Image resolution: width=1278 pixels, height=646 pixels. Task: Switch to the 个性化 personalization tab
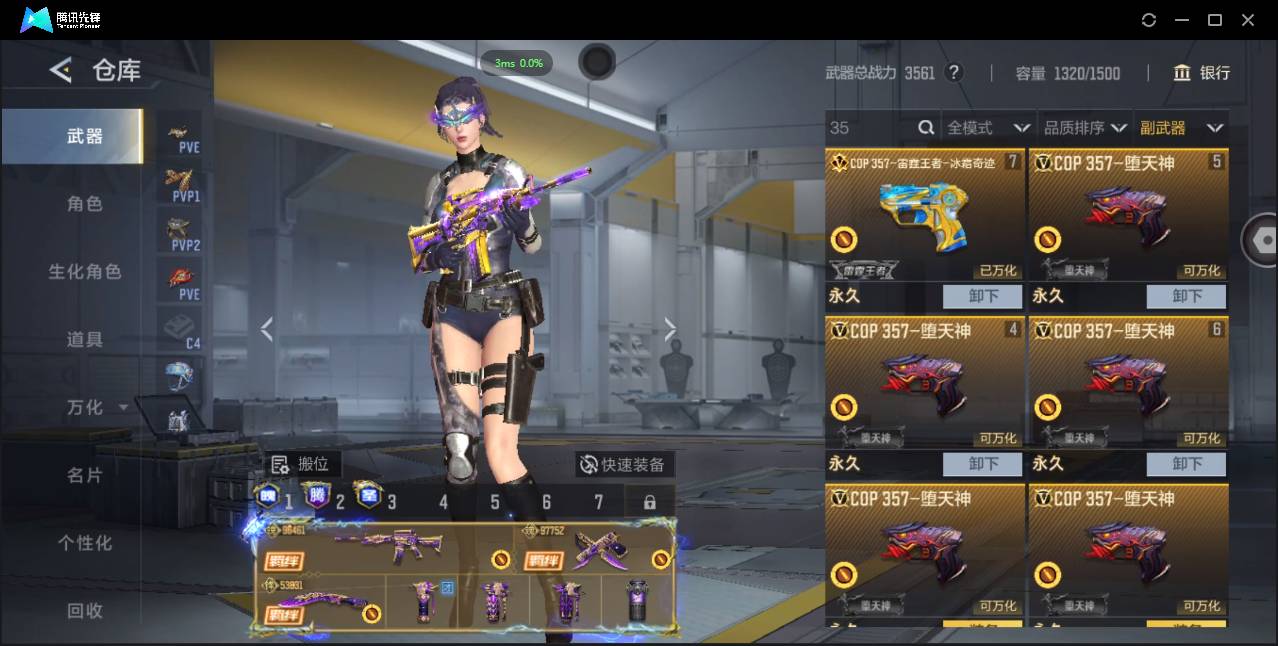tap(85, 543)
